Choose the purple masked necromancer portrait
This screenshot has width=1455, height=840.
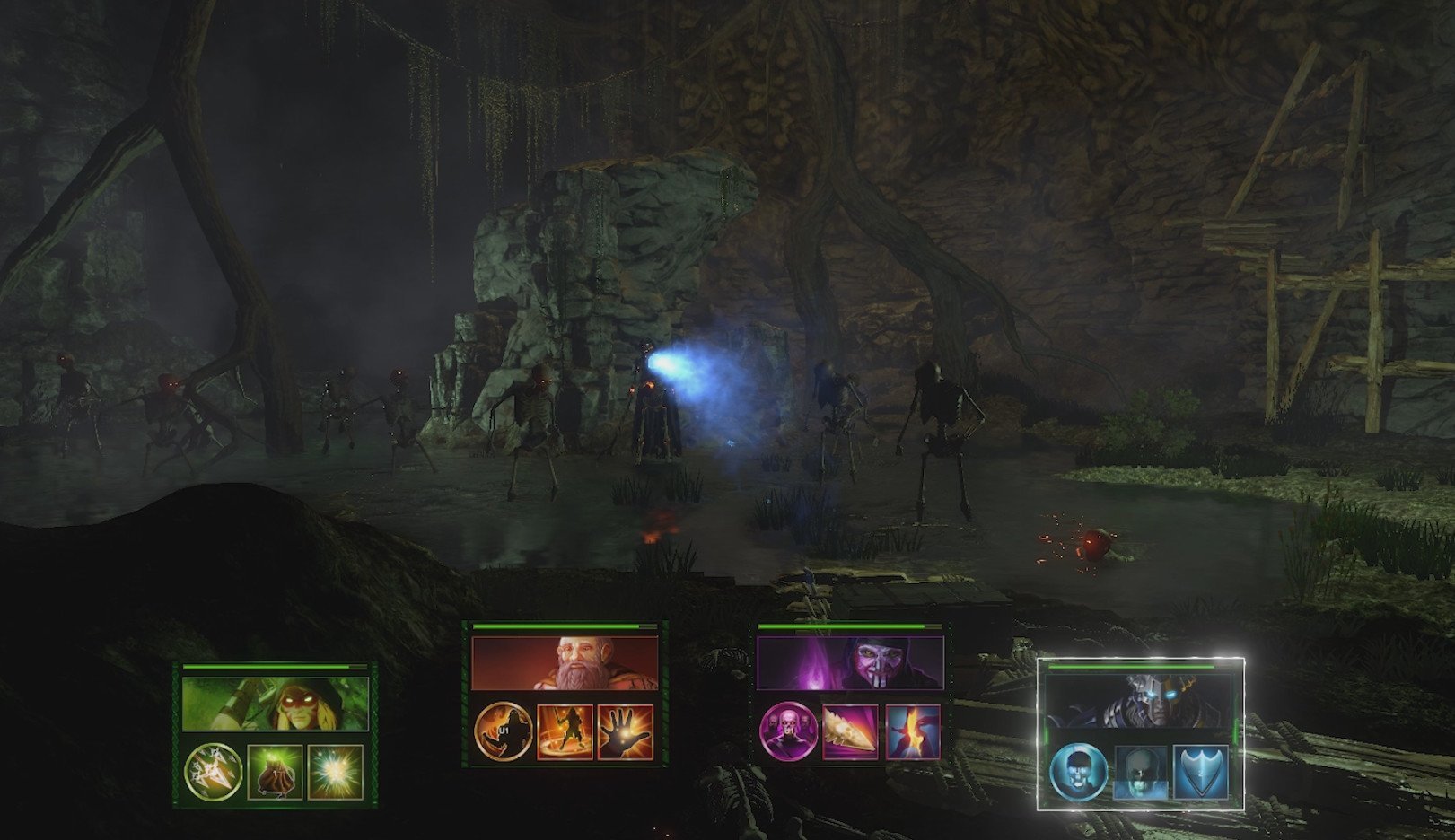point(850,664)
